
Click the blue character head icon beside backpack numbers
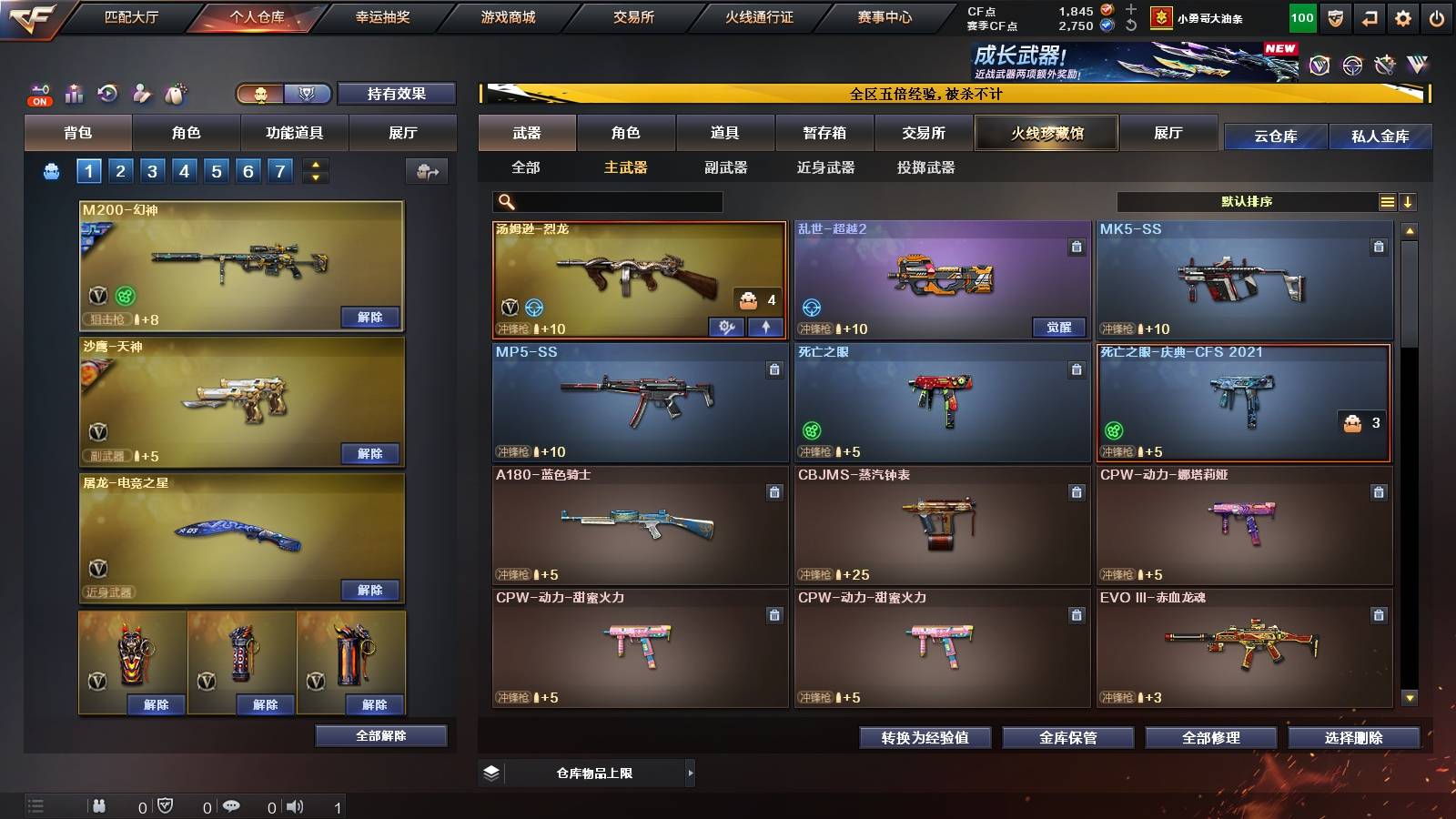[51, 170]
